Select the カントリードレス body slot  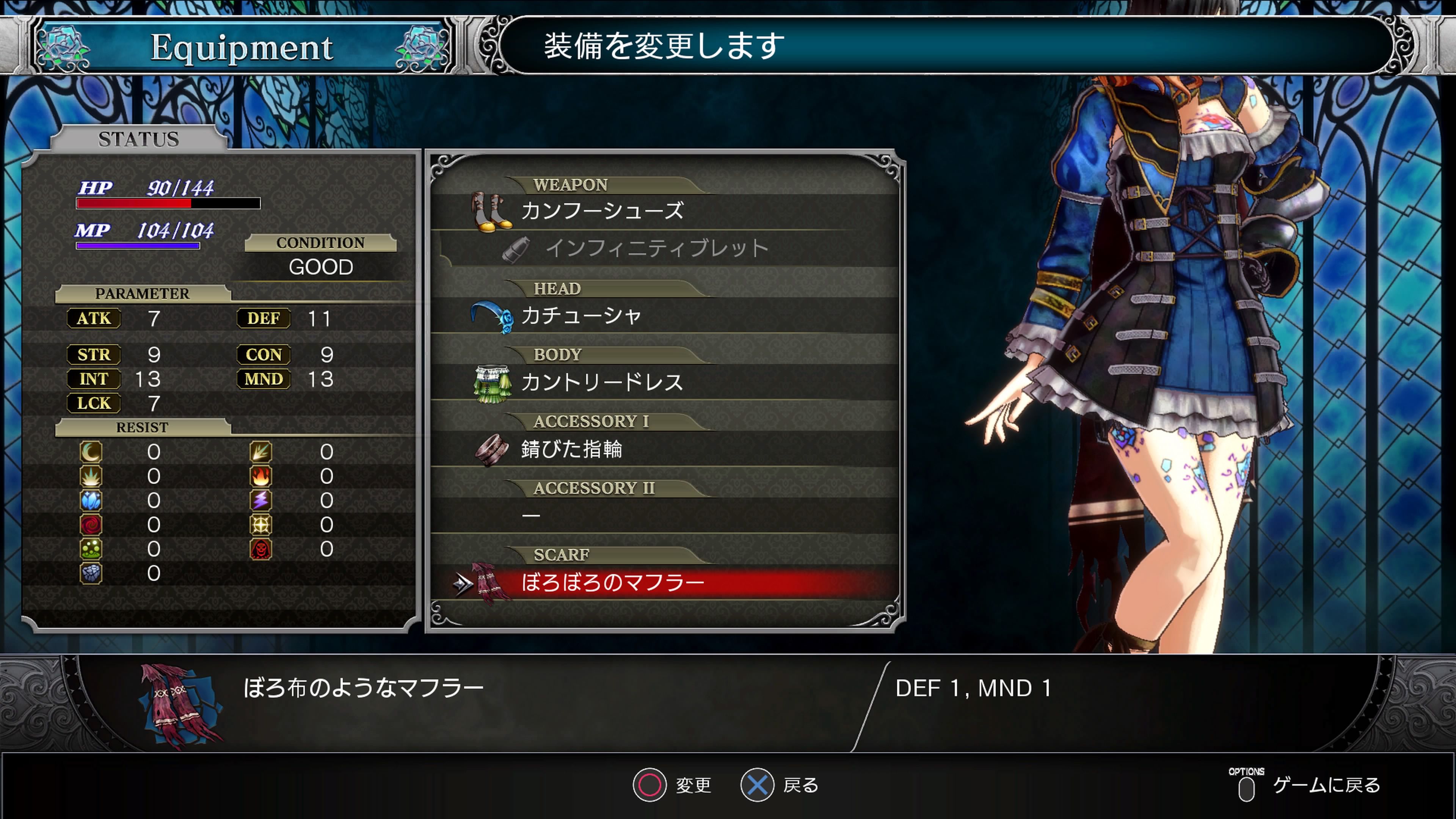click(x=602, y=383)
